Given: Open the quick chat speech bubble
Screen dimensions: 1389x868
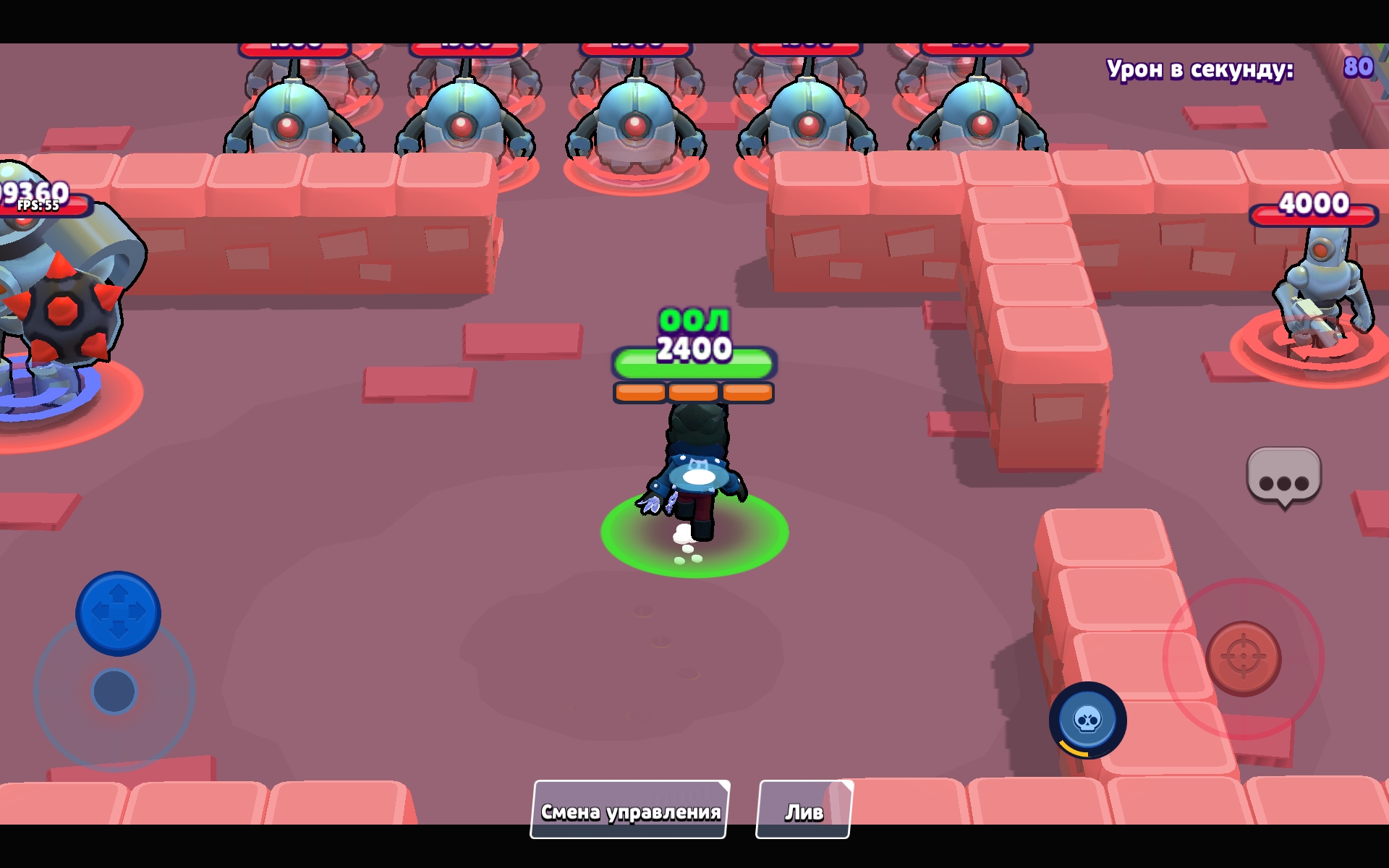Looking at the screenshot, I should (1284, 477).
